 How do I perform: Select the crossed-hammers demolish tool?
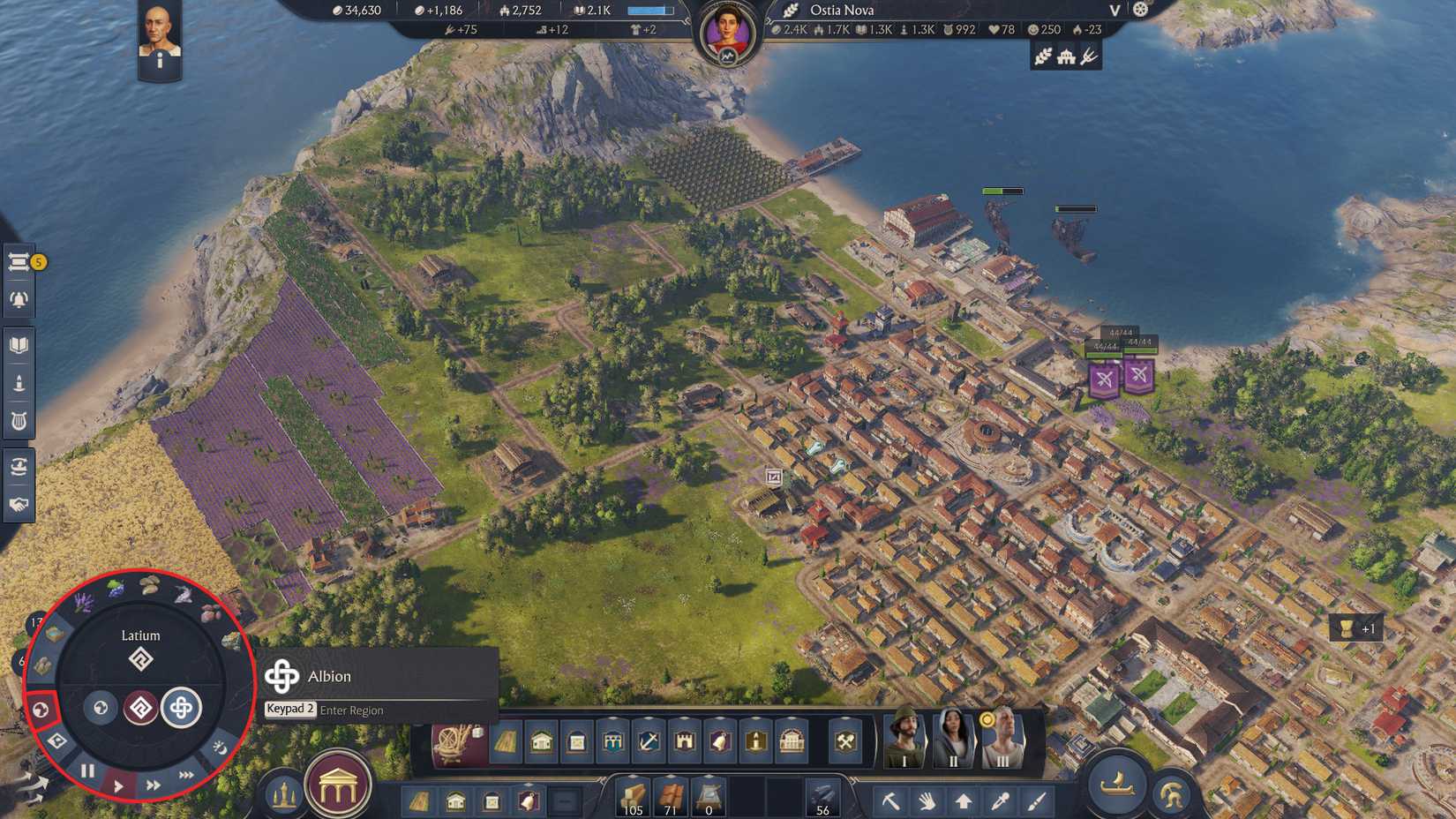click(843, 742)
